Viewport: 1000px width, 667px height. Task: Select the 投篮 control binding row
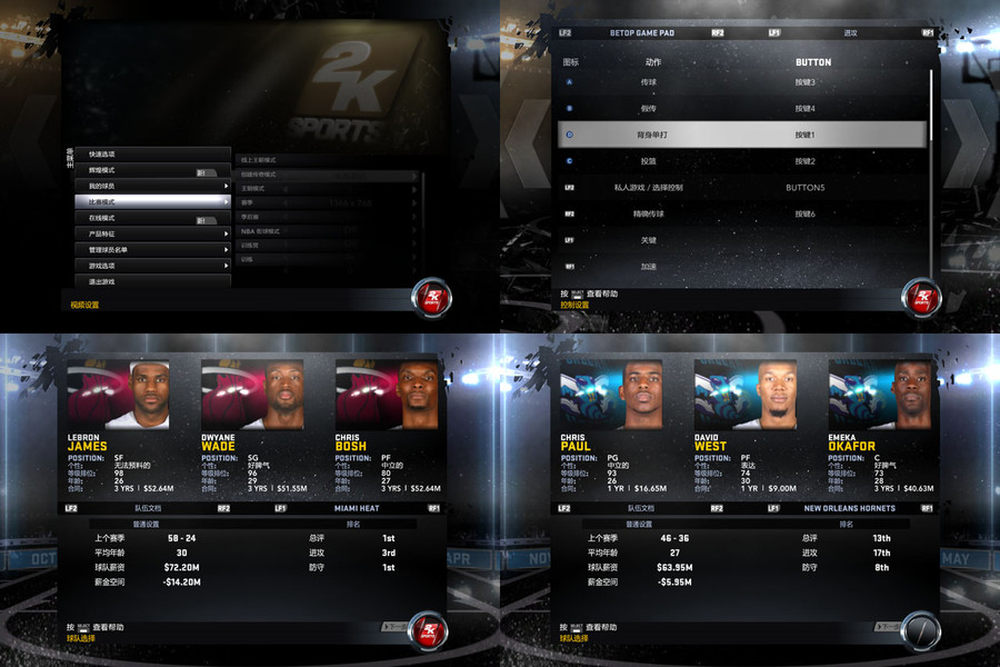point(745,161)
